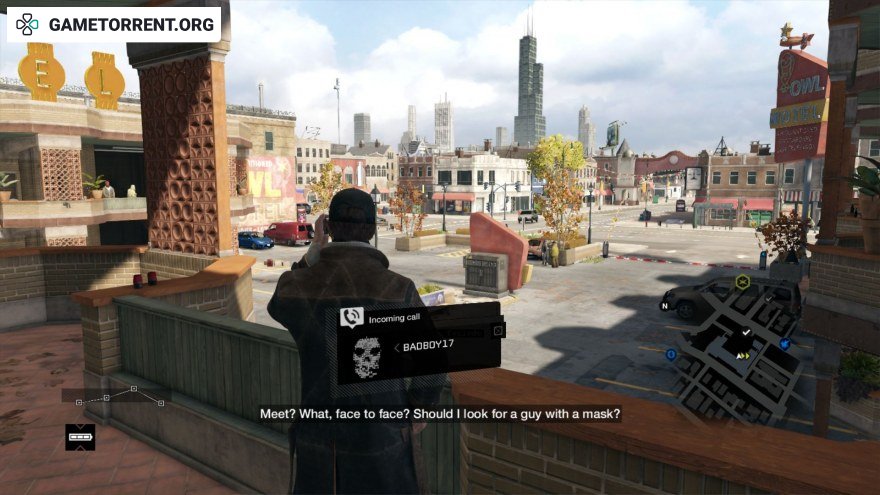Click the small square button on call popup
Screen dimensions: 880x495
pyautogui.click(x=498, y=330)
